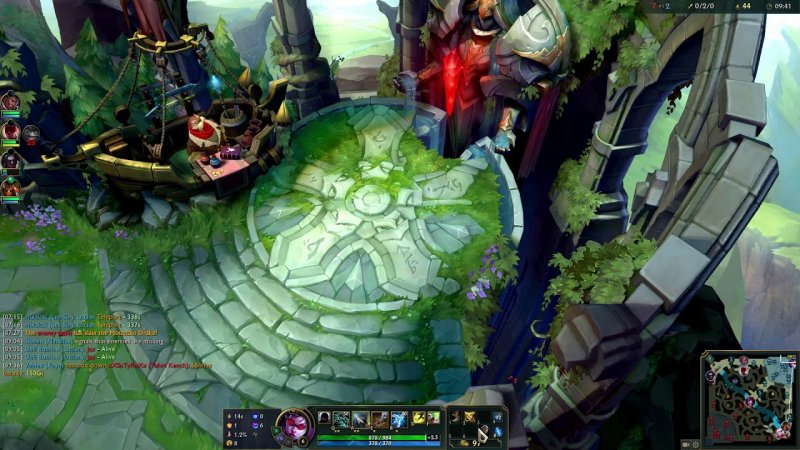This screenshot has width=800, height=450.
Task: Activate the R ultimate ability icon
Action: (399, 418)
